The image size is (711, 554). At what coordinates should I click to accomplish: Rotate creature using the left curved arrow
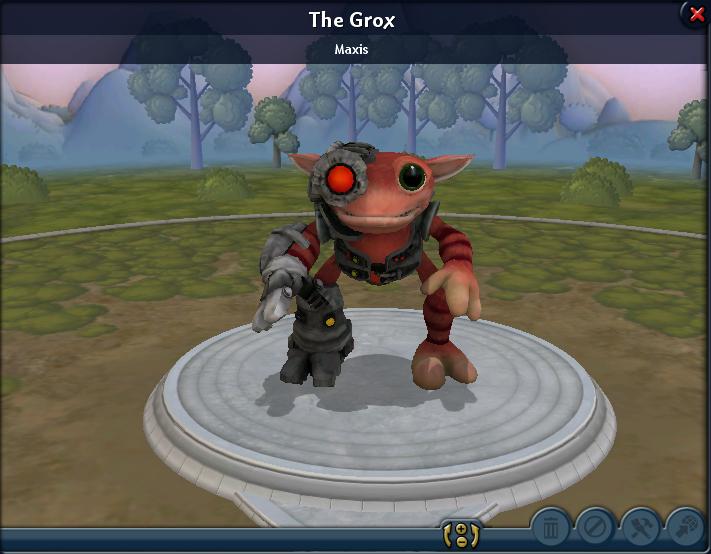pos(447,535)
